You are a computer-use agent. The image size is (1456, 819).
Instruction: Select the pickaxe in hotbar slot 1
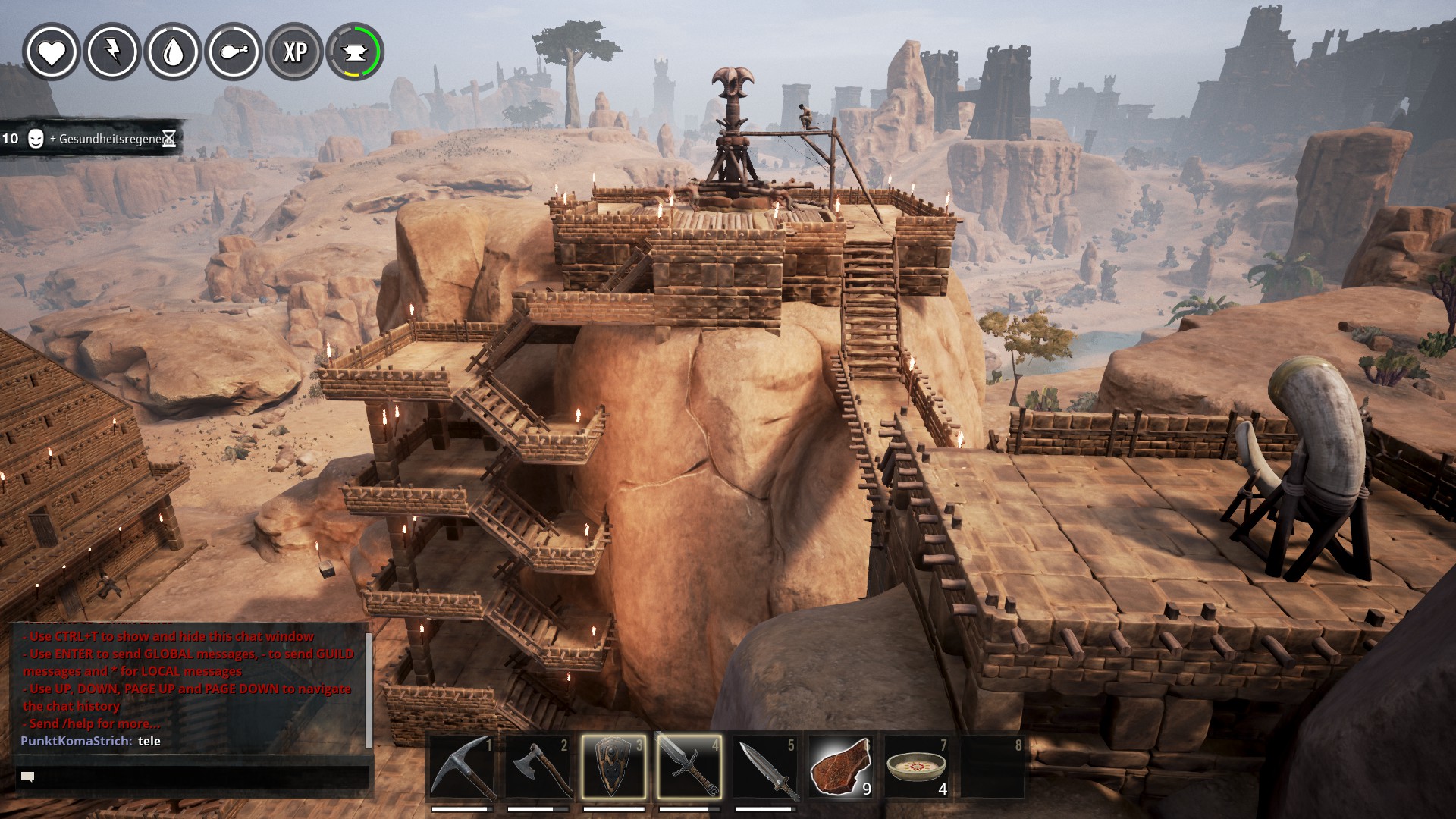point(462,767)
